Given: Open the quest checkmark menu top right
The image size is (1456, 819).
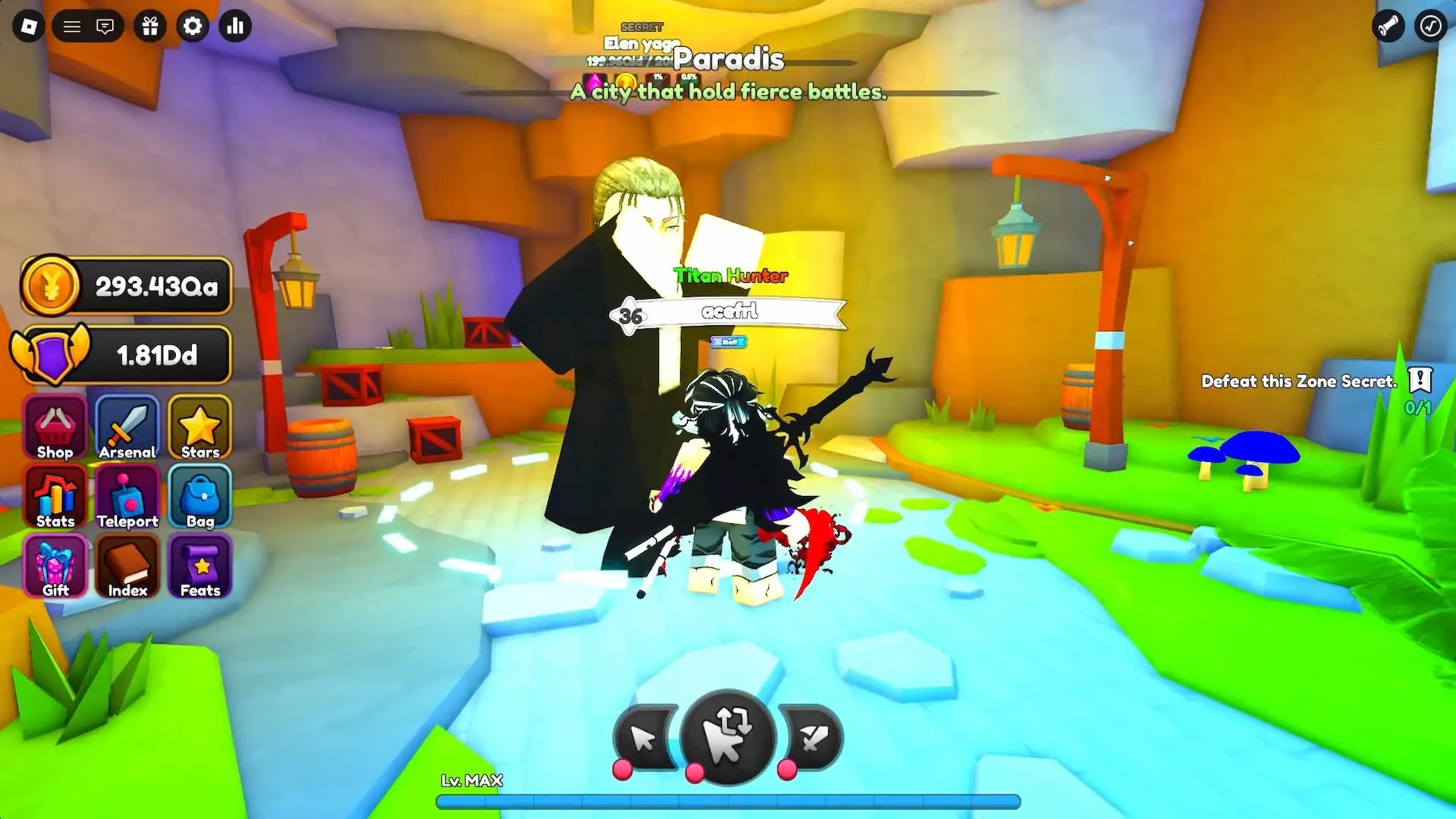Looking at the screenshot, I should pyautogui.click(x=1430, y=26).
